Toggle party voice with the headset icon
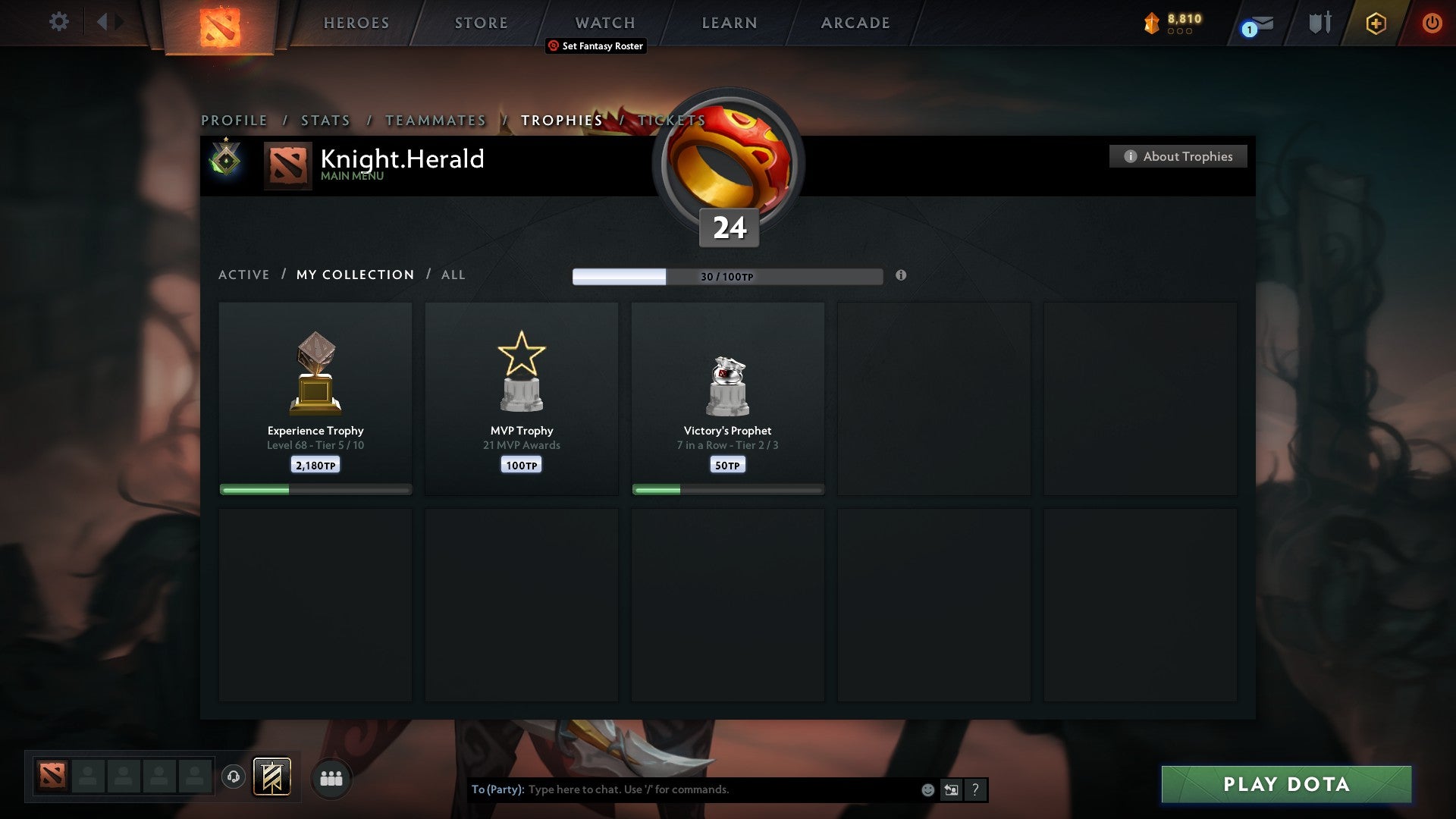Viewport: 1456px width, 819px height. [234, 777]
